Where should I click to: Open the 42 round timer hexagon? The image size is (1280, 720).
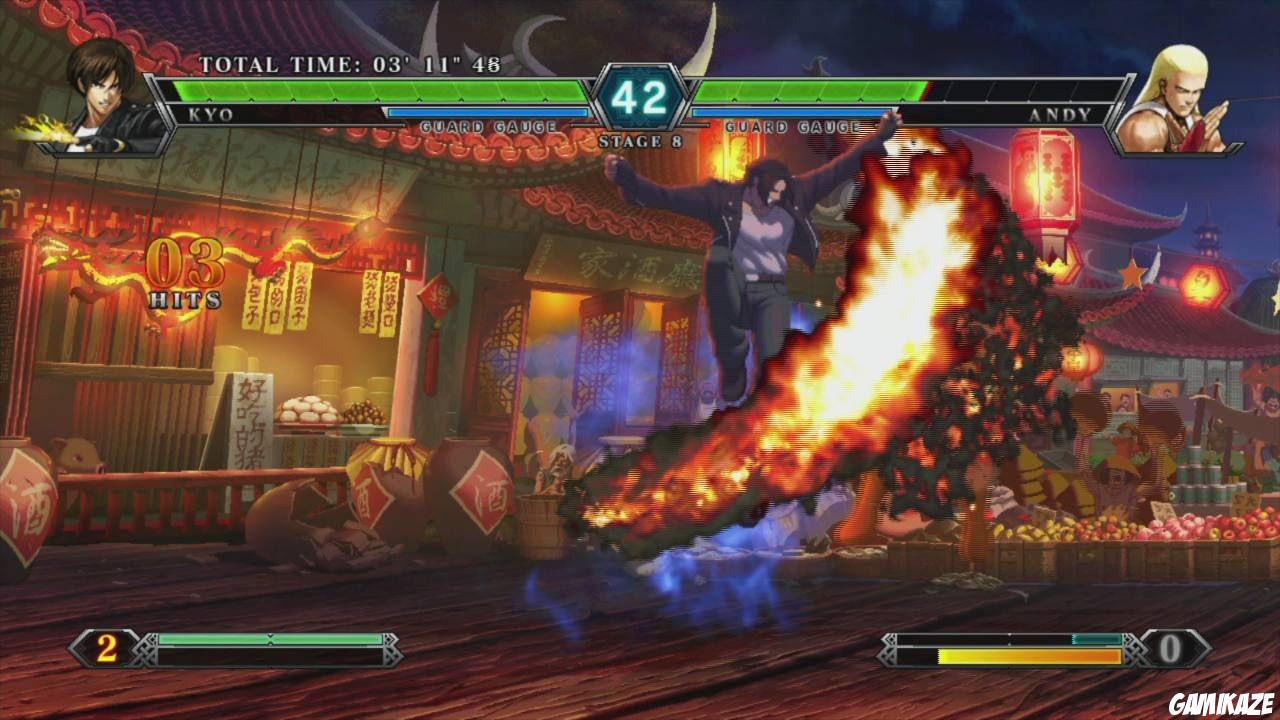tap(640, 95)
